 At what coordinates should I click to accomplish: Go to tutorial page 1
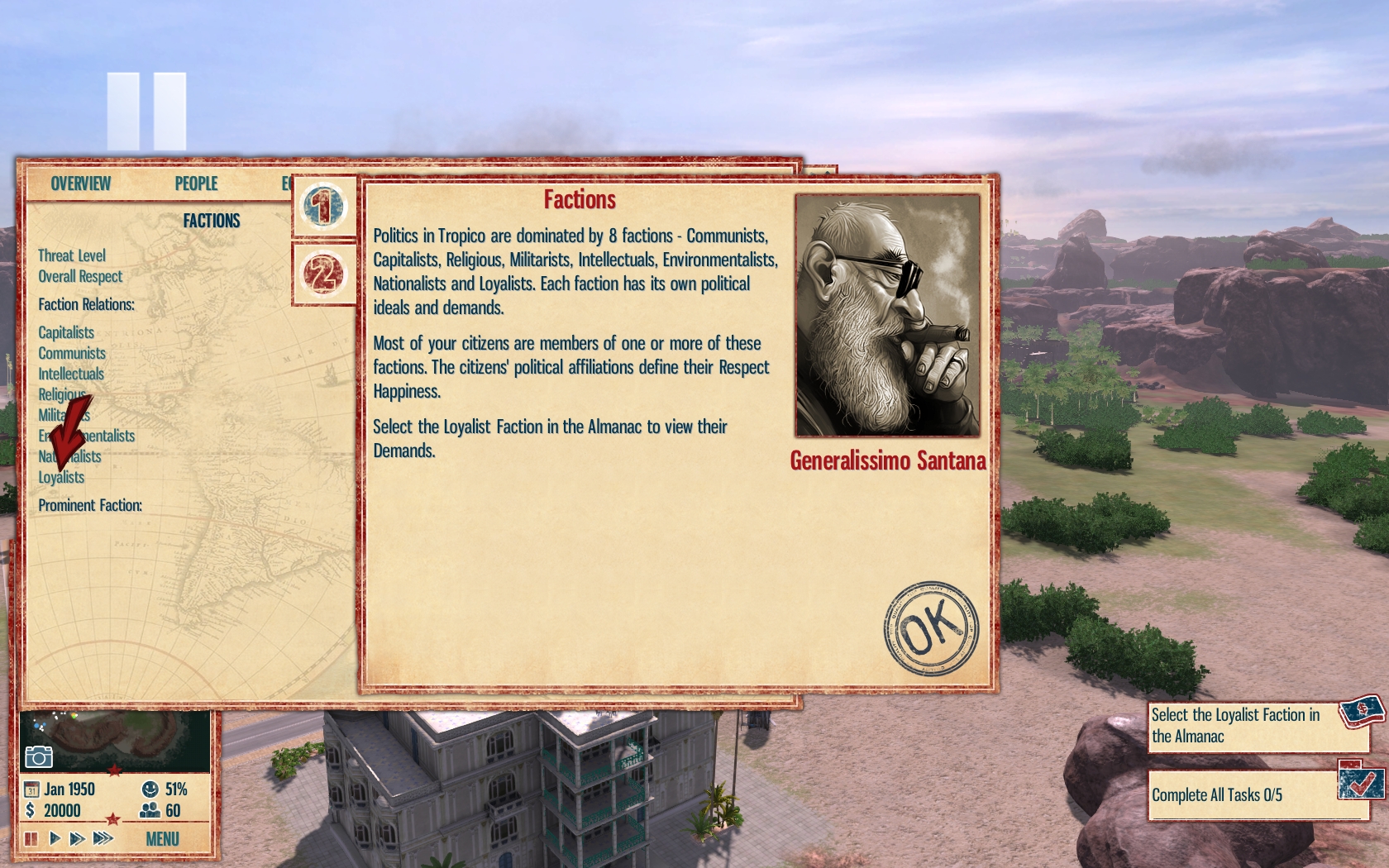323,206
